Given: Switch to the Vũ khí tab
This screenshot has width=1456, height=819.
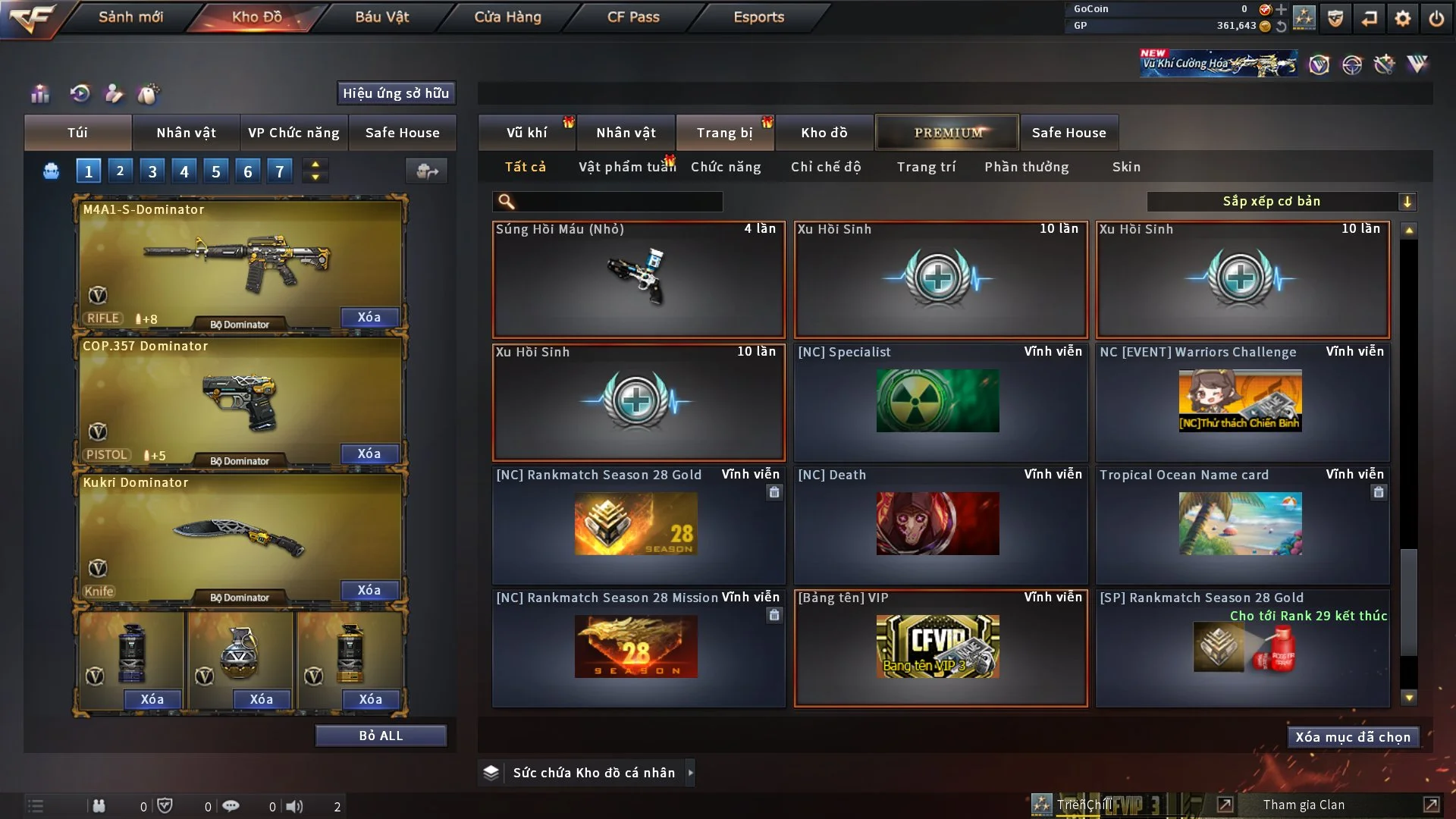Looking at the screenshot, I should (526, 133).
